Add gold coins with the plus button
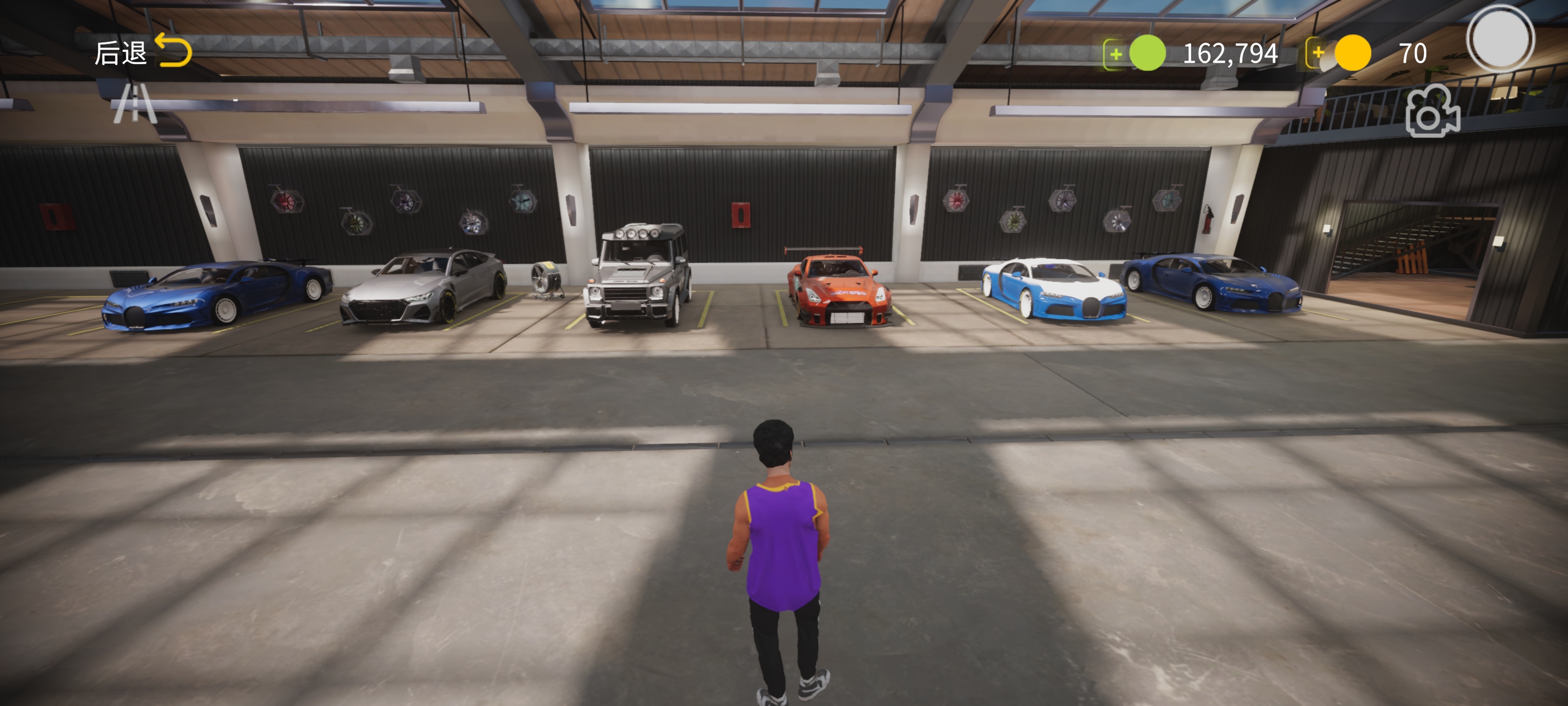Screen dimensions: 1568x706 pyautogui.click(x=1318, y=53)
